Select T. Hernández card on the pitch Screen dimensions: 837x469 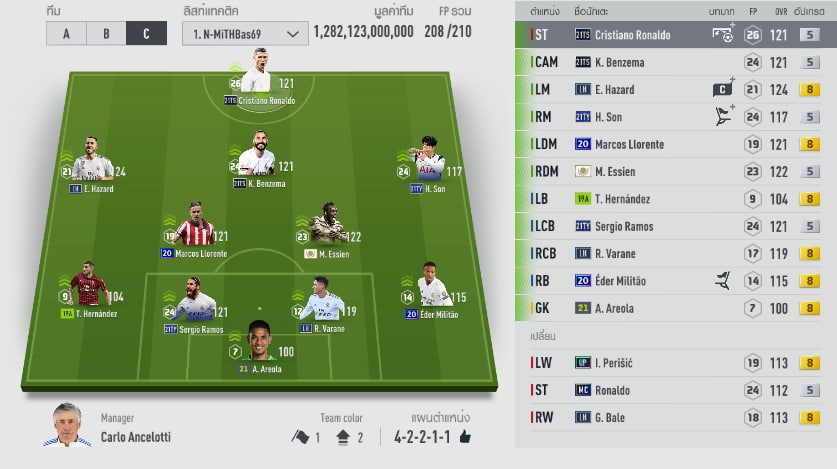(x=89, y=290)
